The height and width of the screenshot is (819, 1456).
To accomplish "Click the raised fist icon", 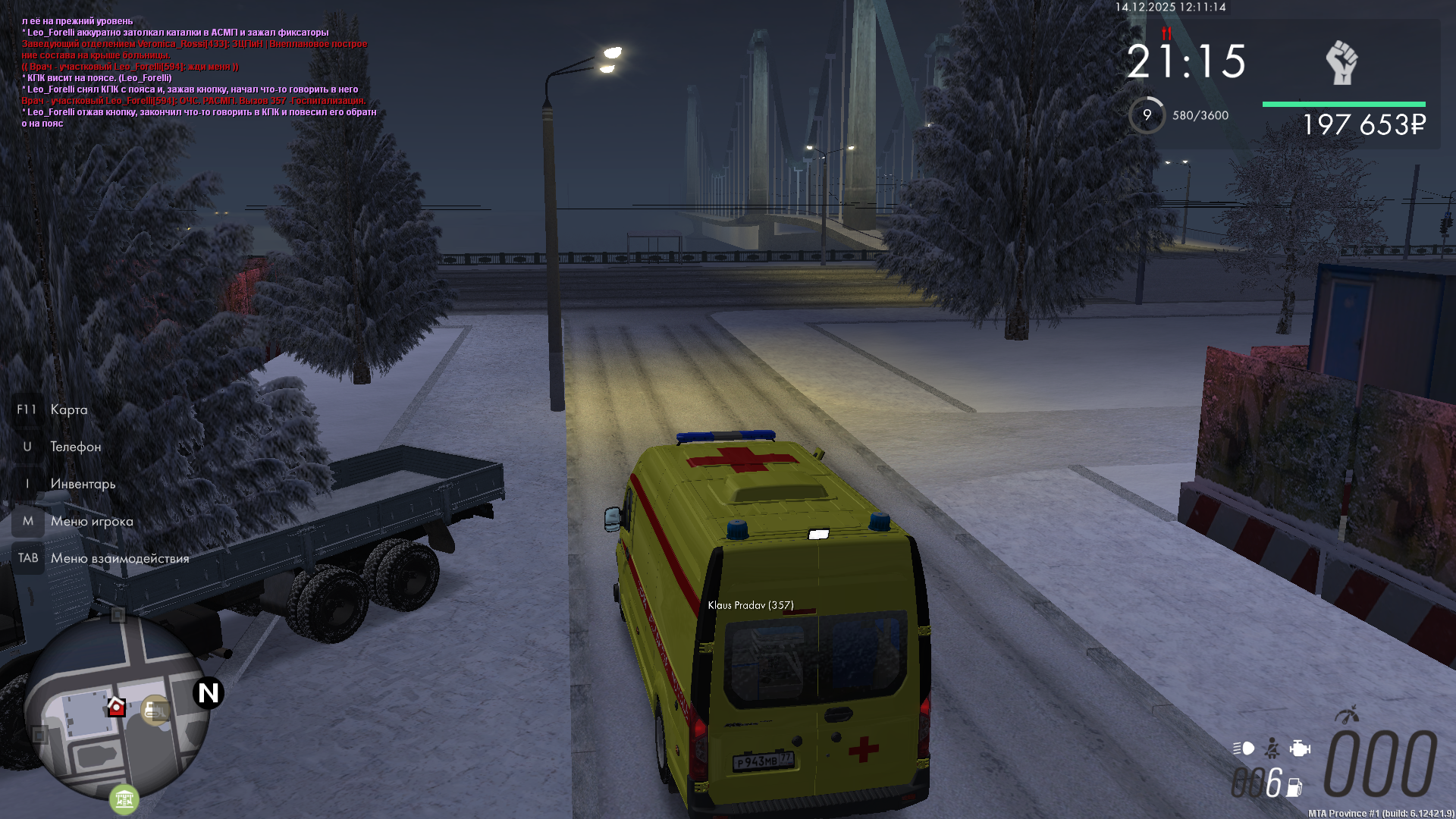I will pyautogui.click(x=1341, y=63).
